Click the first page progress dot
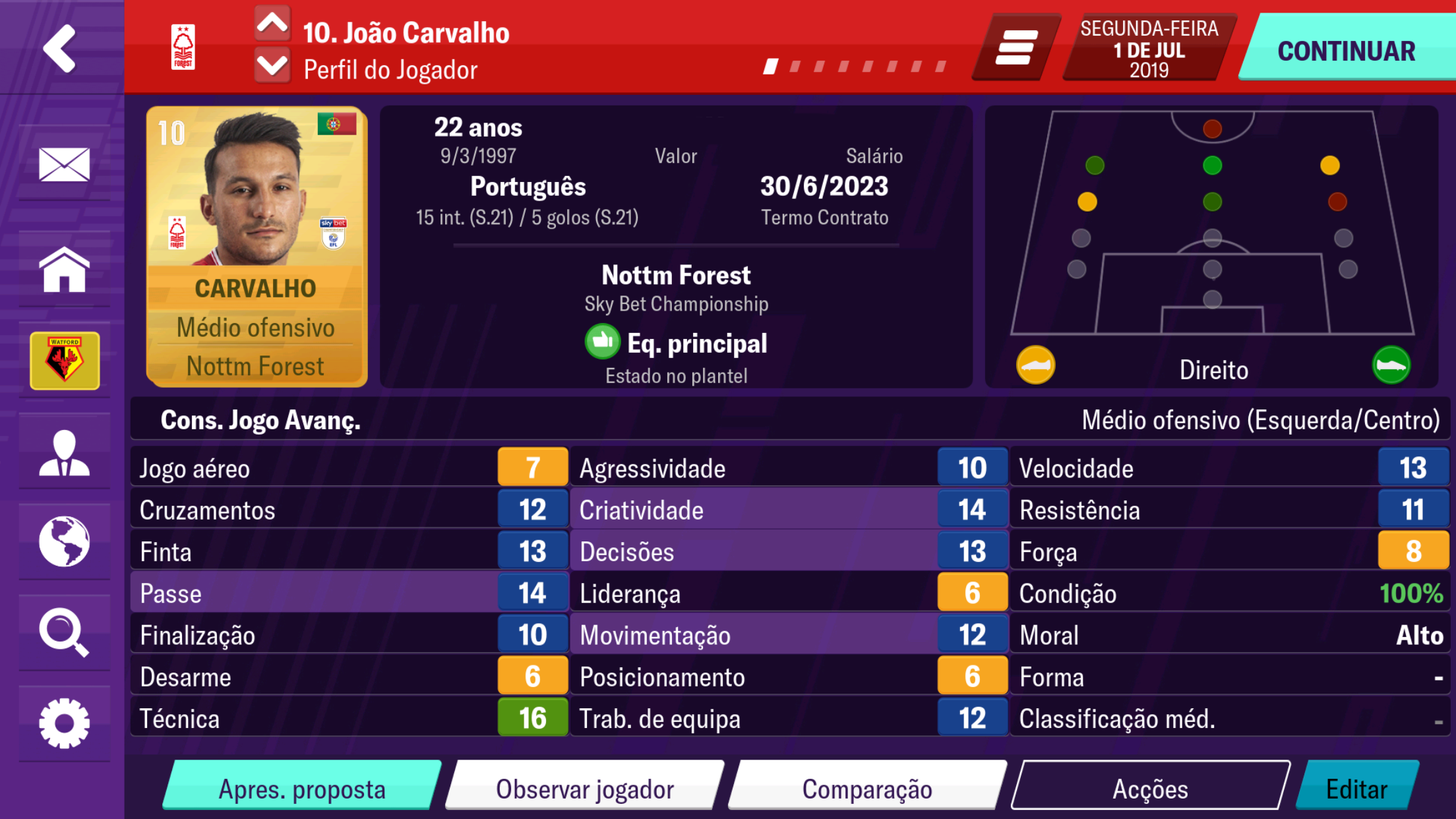Viewport: 1456px width, 819px height. point(770,65)
